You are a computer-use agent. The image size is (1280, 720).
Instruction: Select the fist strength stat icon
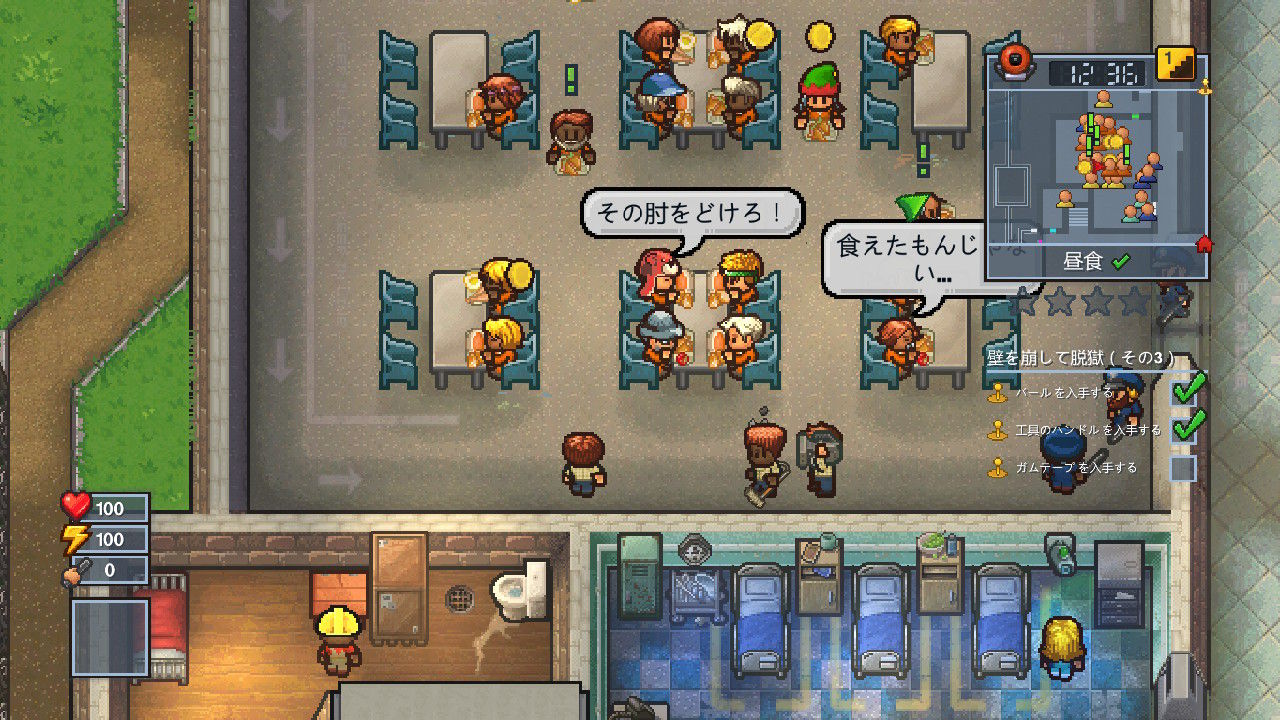[71, 571]
